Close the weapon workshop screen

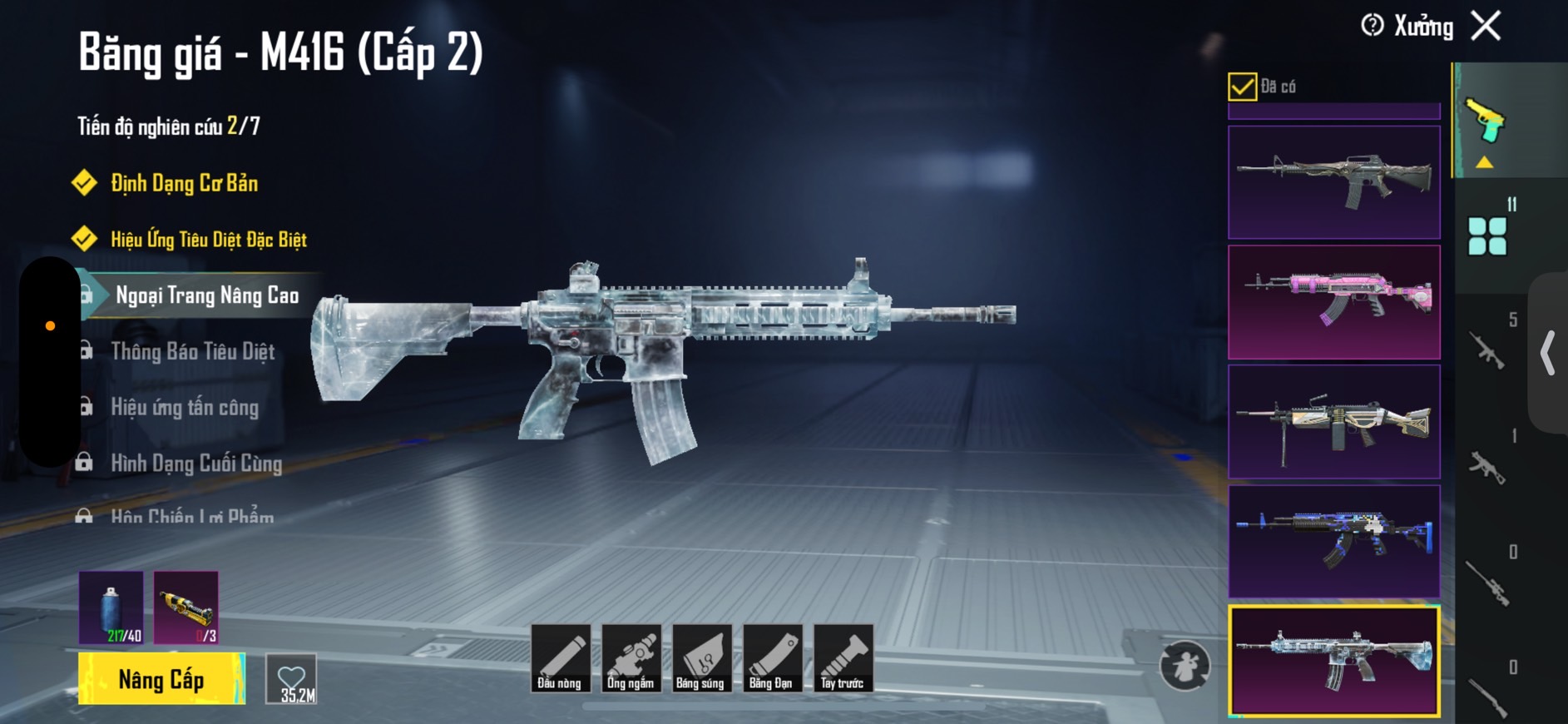tap(1486, 26)
